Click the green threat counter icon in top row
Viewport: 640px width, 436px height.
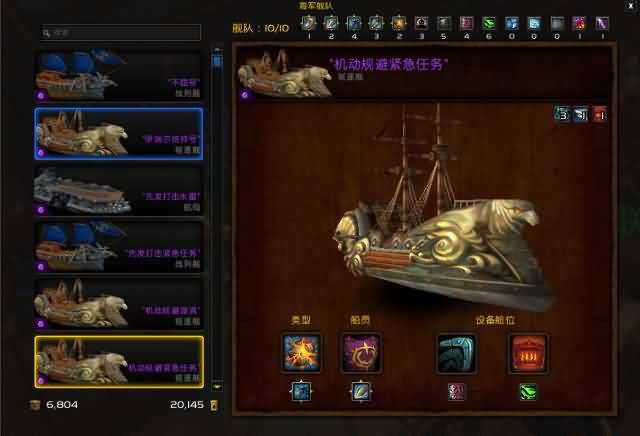coord(490,22)
